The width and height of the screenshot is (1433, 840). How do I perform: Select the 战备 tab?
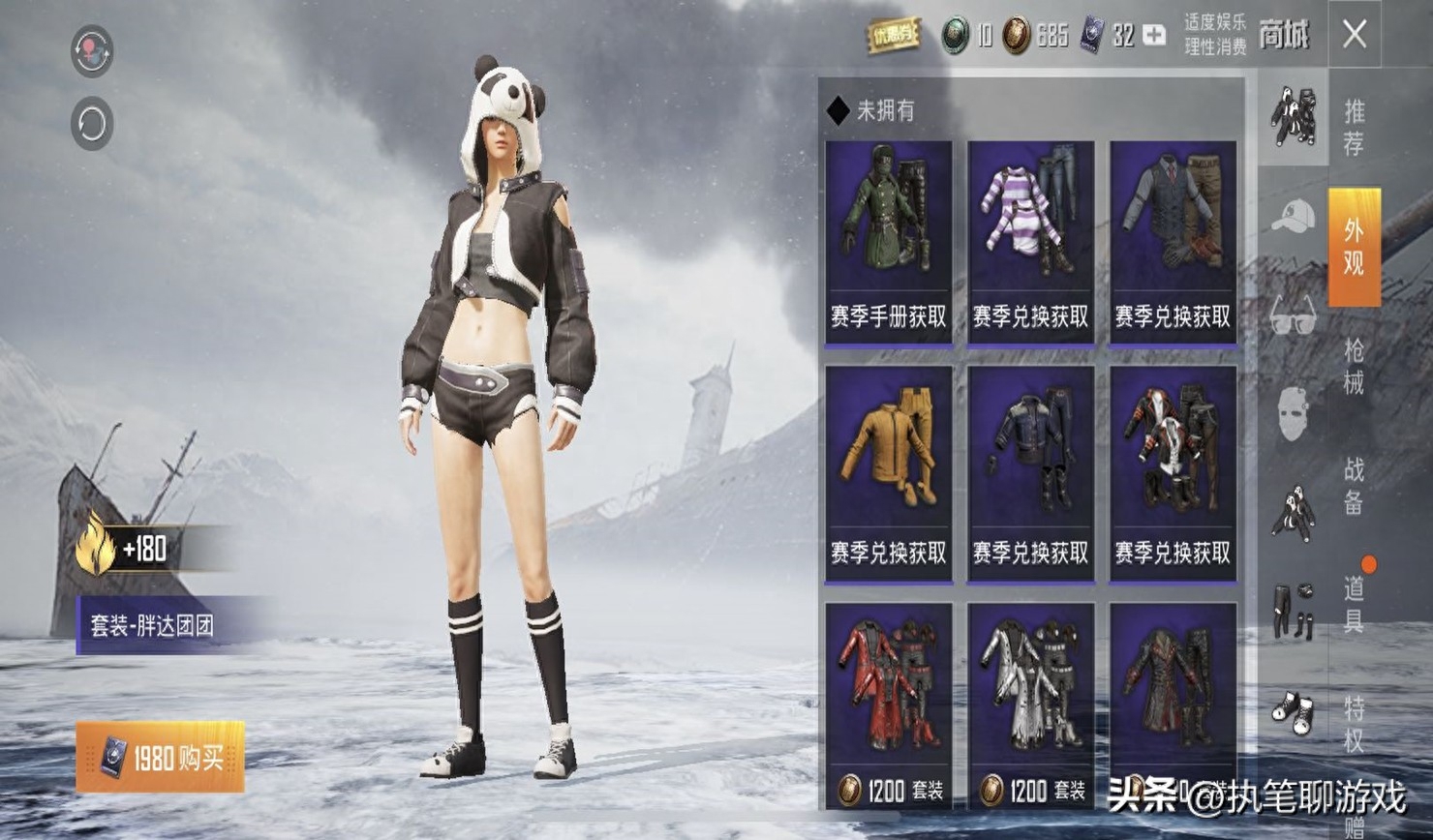[1354, 486]
